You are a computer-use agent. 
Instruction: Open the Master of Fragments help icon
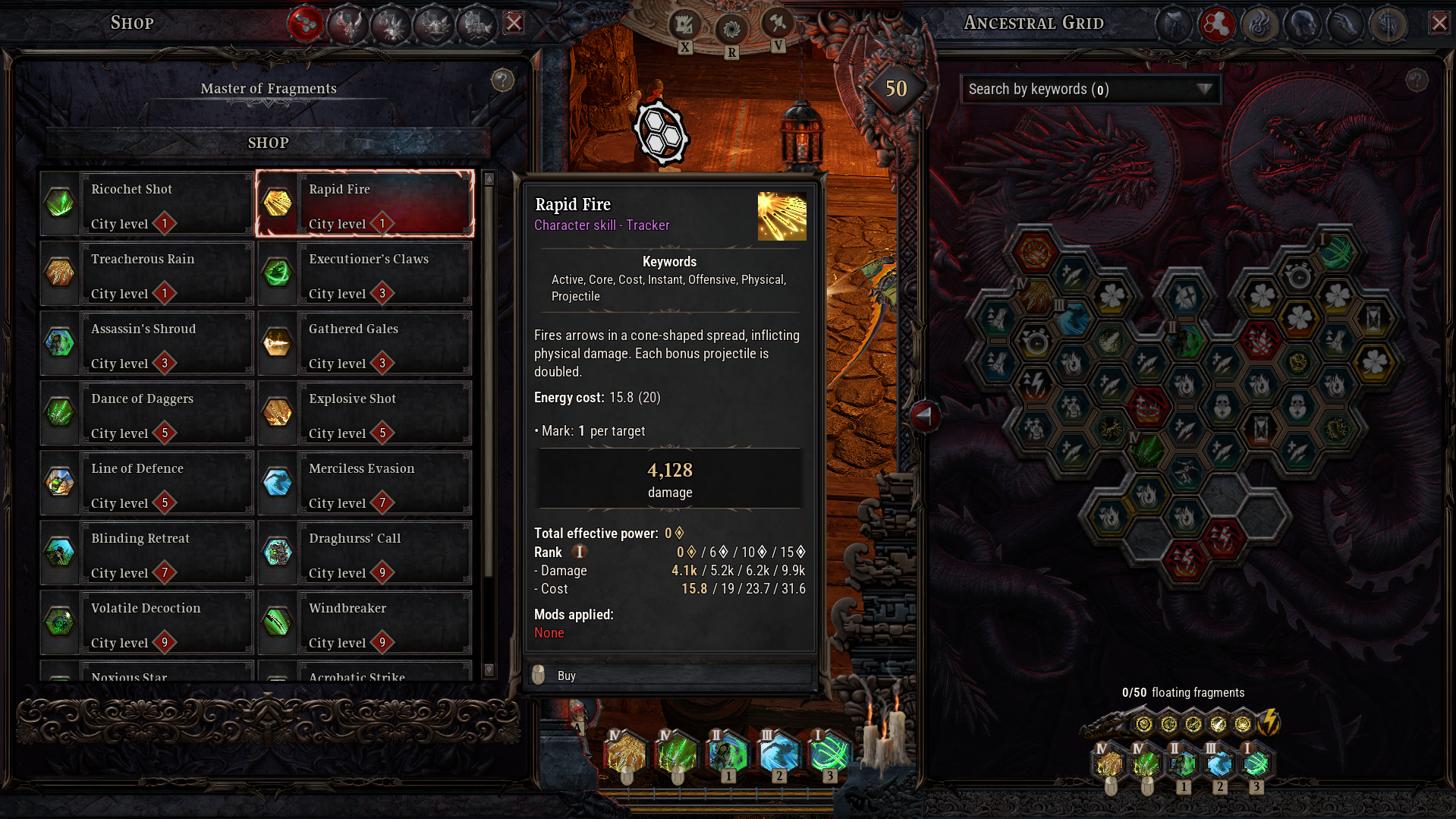tap(502, 80)
